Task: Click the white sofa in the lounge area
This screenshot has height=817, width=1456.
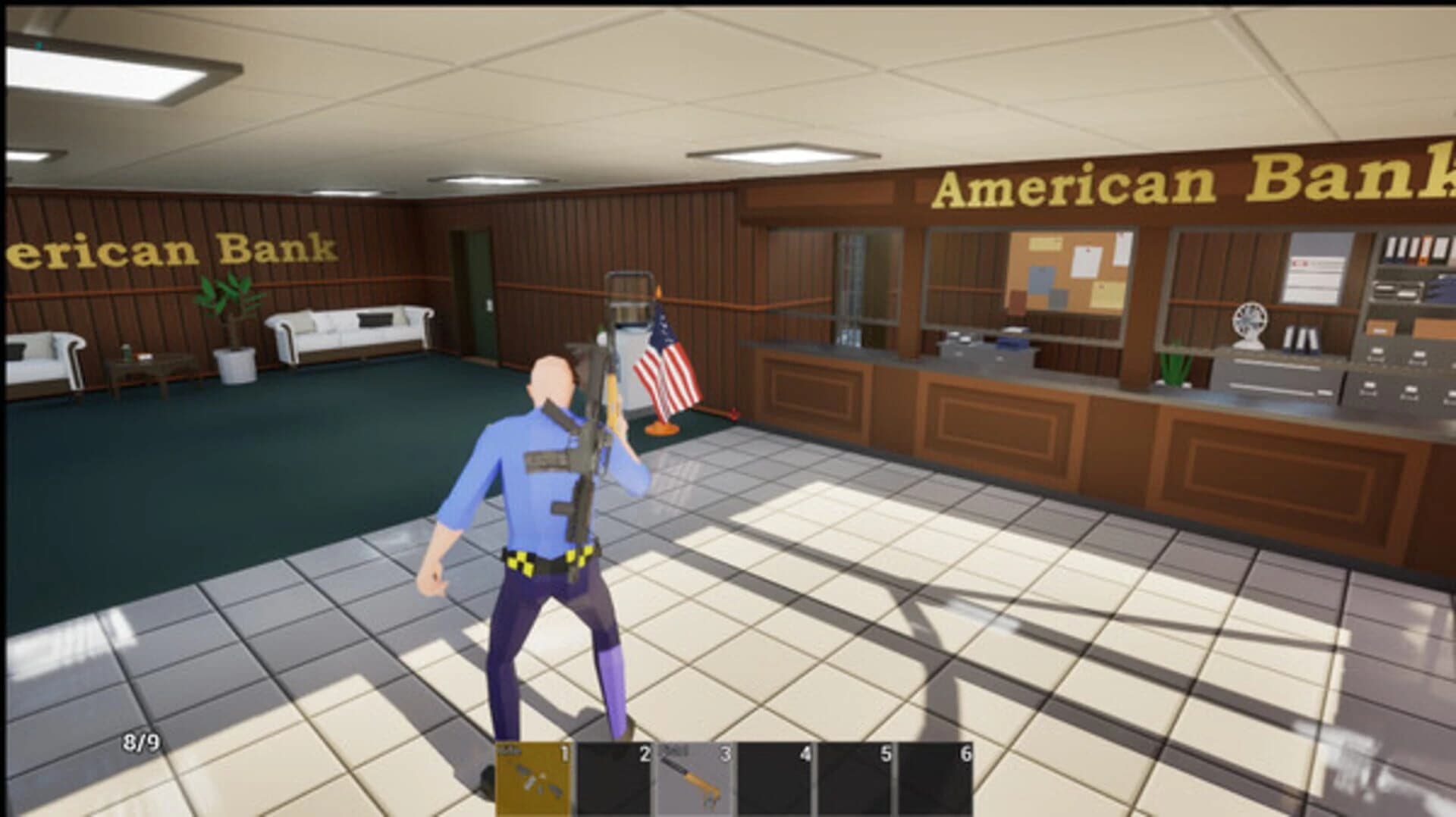Action: click(x=349, y=333)
